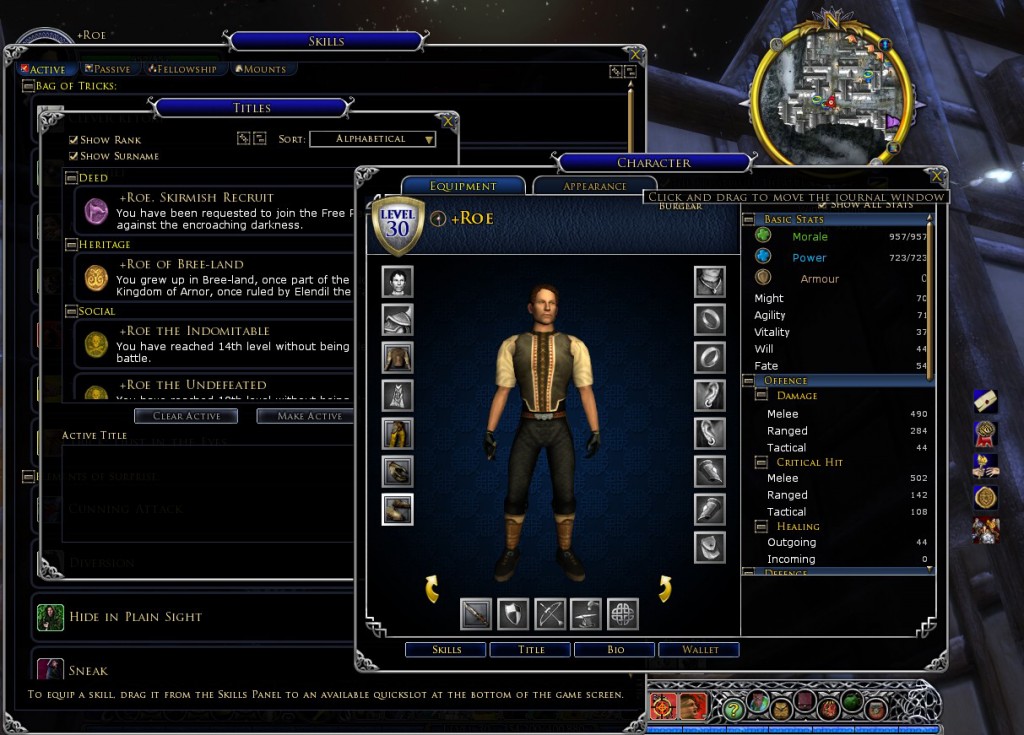The image size is (1024, 735).
Task: Close the Character window
Action: point(936,176)
